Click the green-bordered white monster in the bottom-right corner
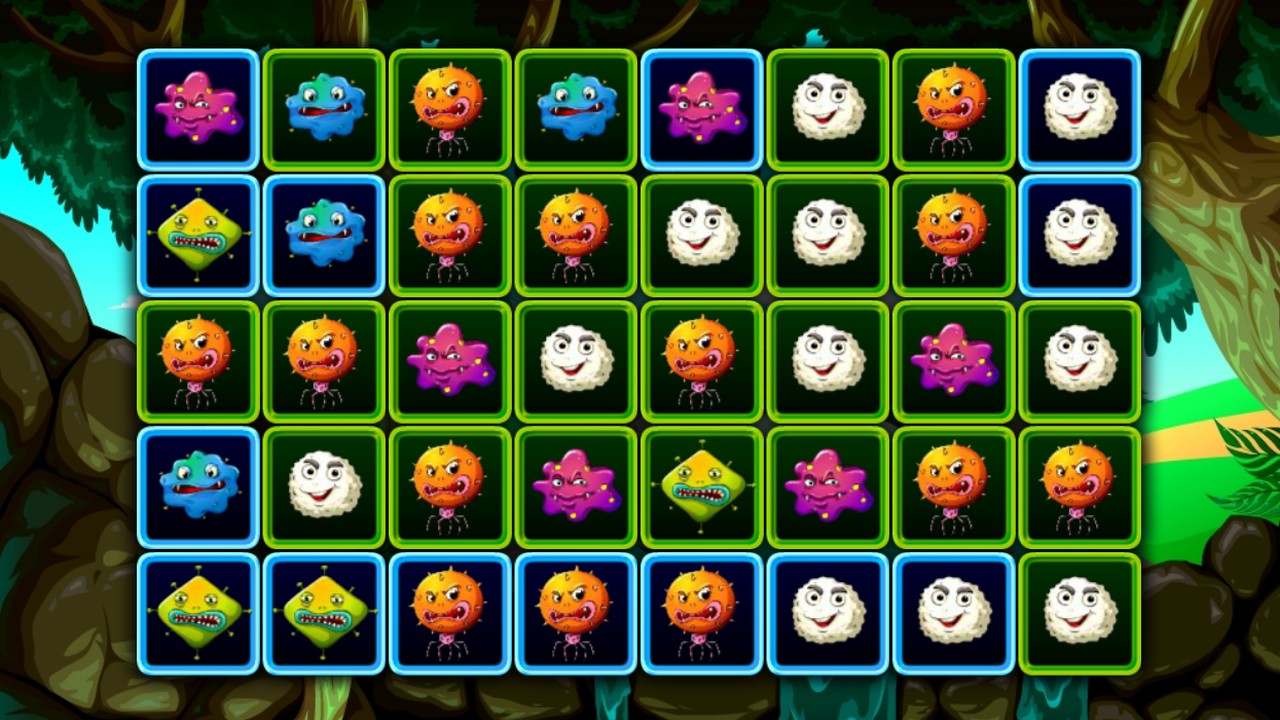The height and width of the screenshot is (720, 1280). point(1079,613)
